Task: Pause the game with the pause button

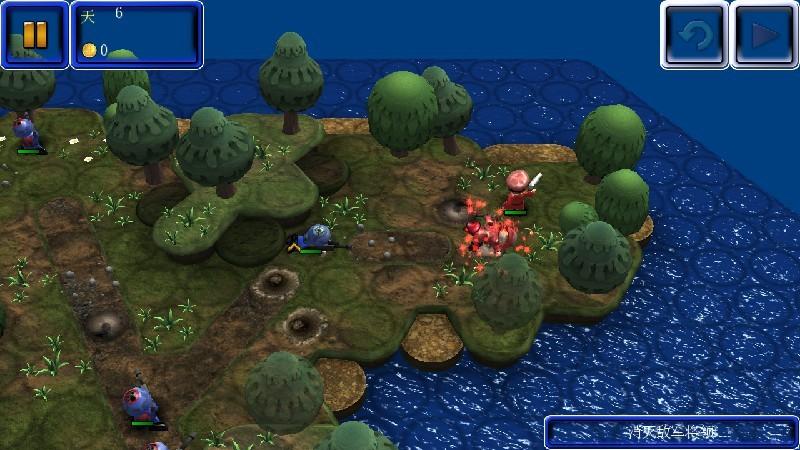Action: [35, 34]
